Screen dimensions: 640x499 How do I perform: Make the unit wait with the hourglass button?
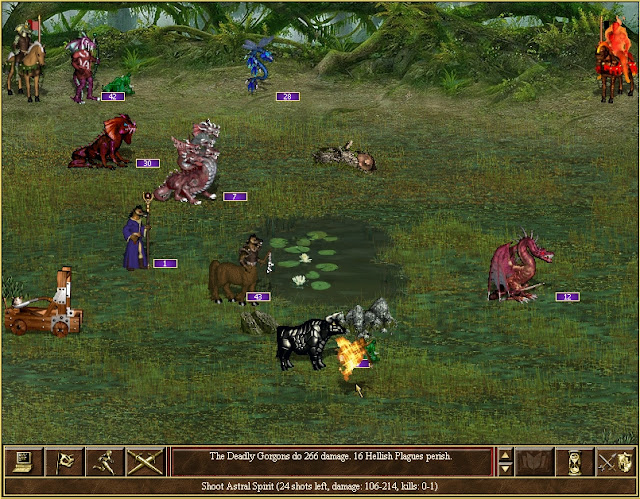576,461
